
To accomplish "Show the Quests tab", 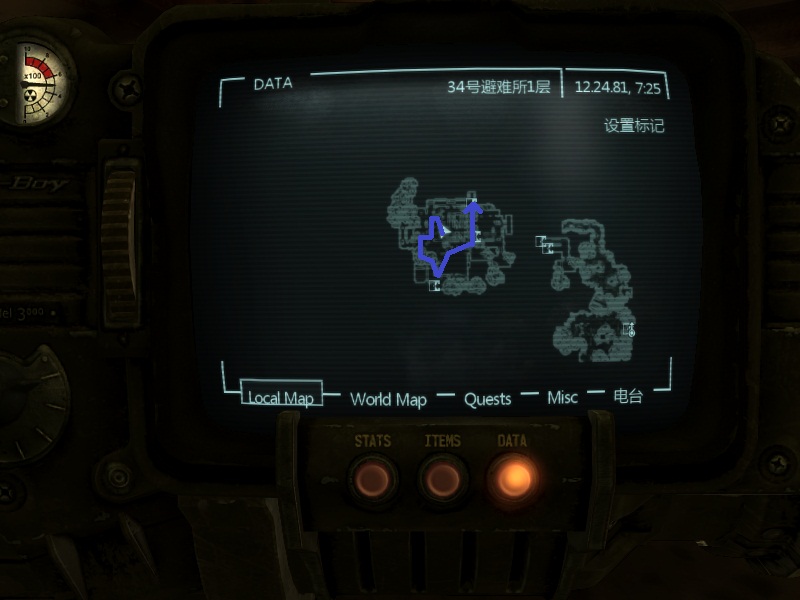I will pyautogui.click(x=487, y=399).
